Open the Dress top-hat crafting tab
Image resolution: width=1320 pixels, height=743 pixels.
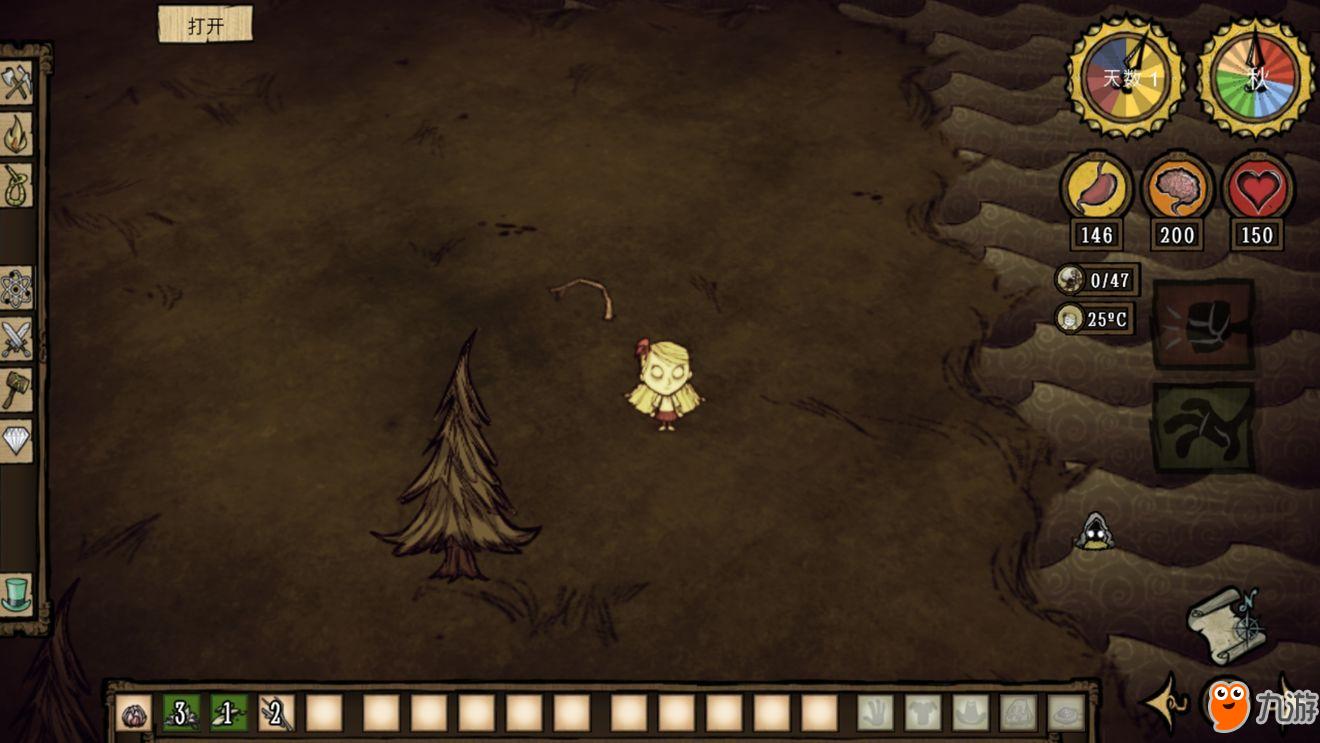[17, 594]
